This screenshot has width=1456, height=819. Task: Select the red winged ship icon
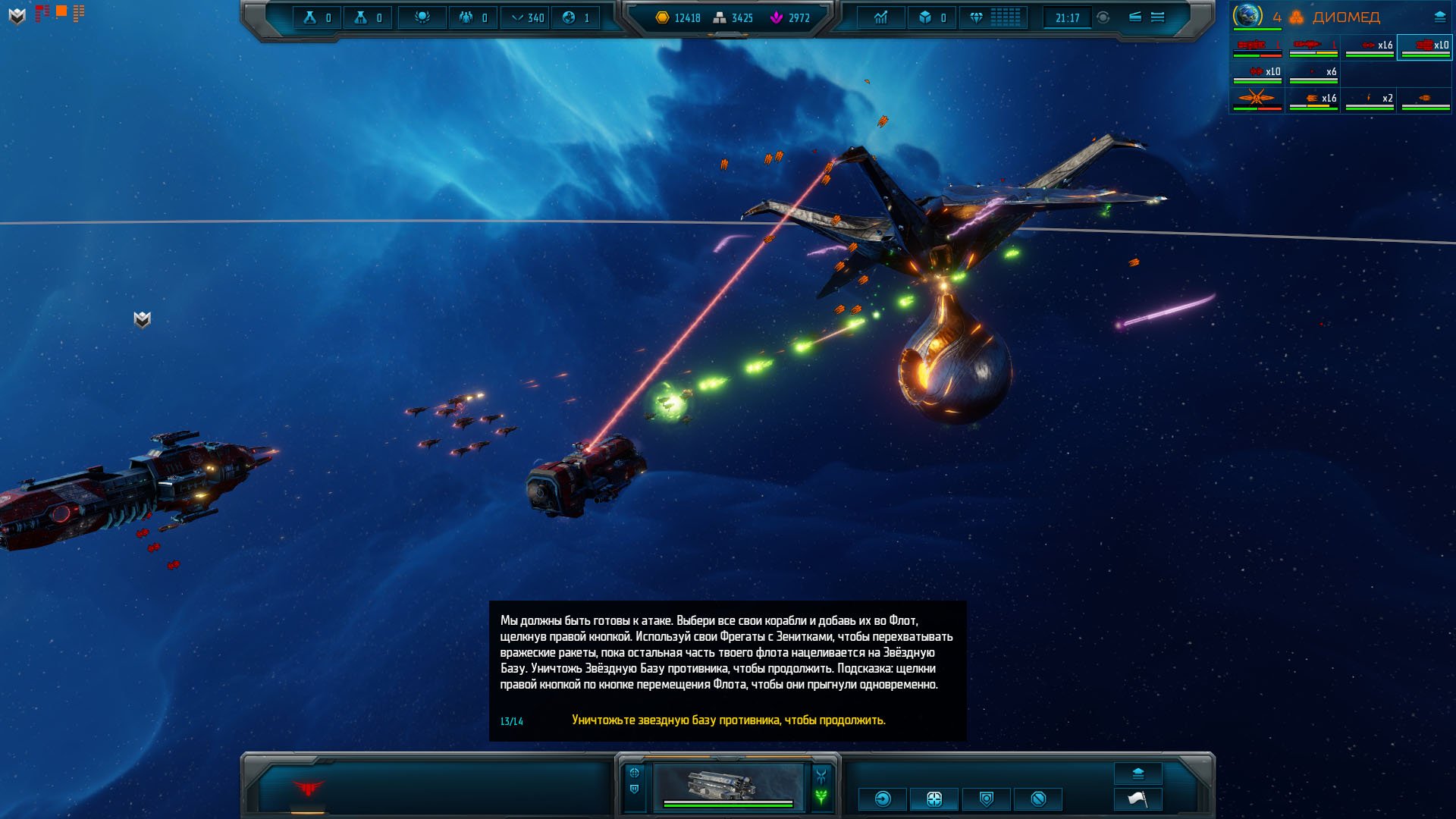click(308, 789)
